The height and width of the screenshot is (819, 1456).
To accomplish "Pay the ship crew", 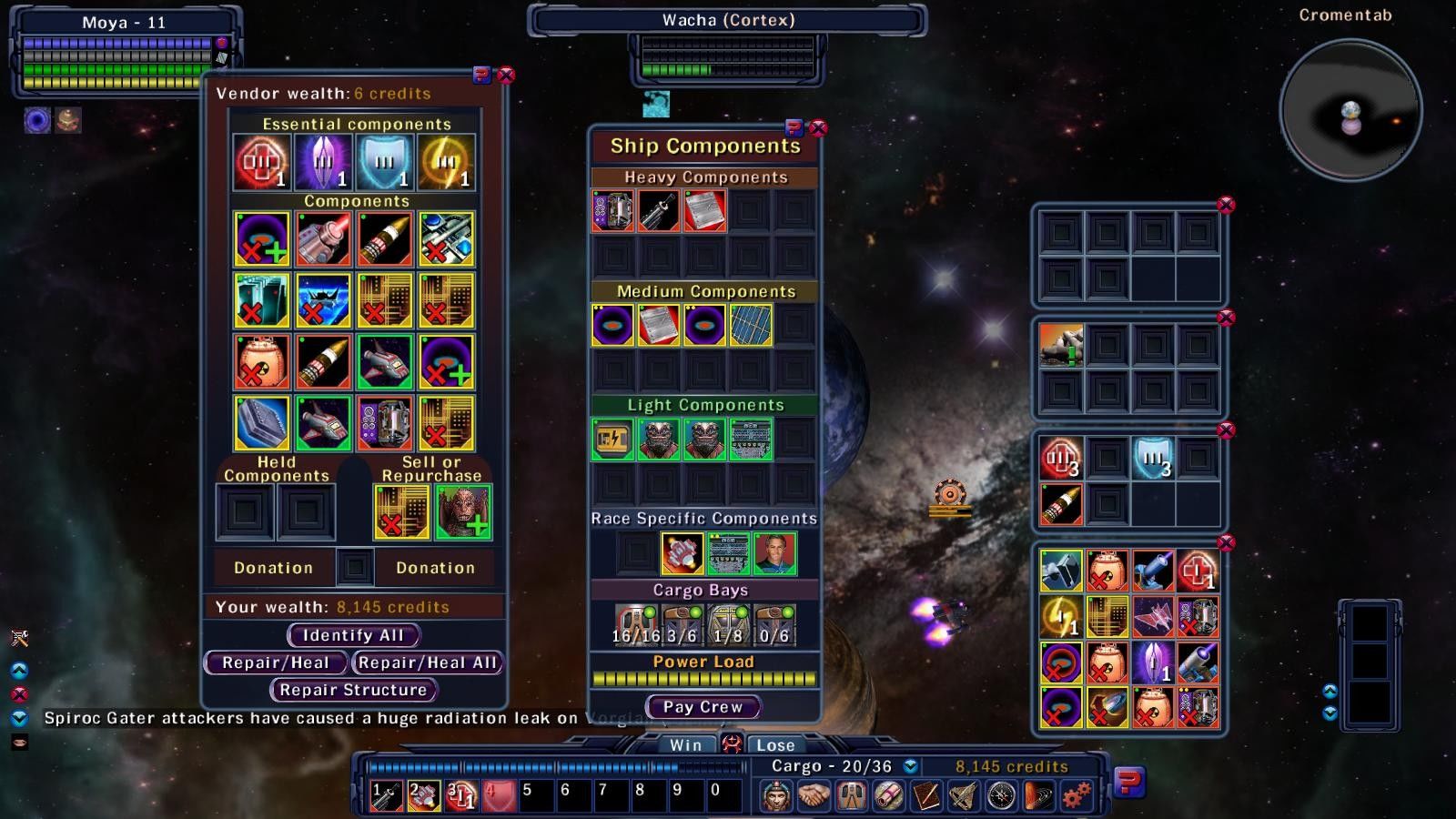I will click(x=703, y=706).
